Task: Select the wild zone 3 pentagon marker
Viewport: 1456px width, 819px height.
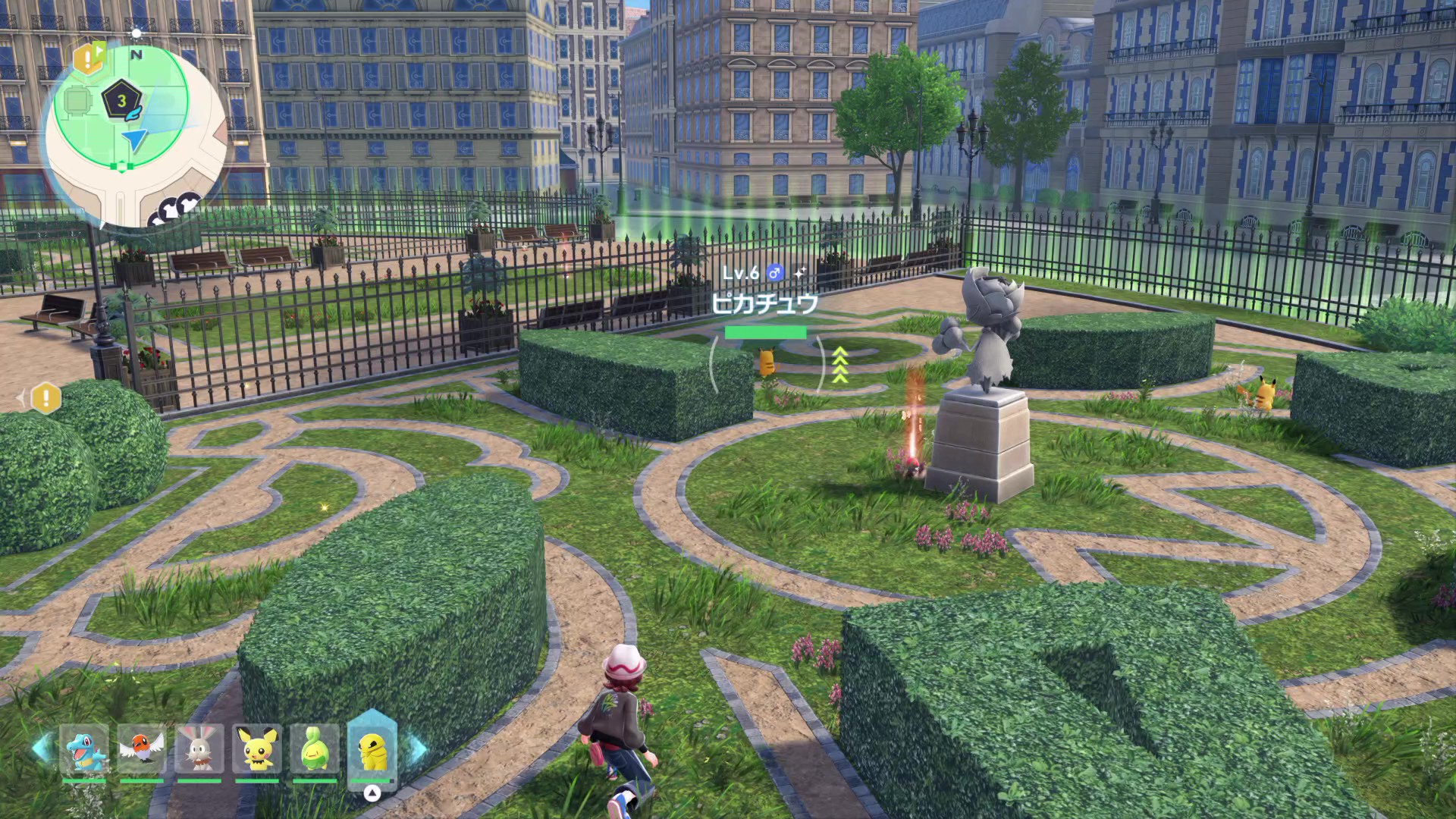Action: [121, 102]
